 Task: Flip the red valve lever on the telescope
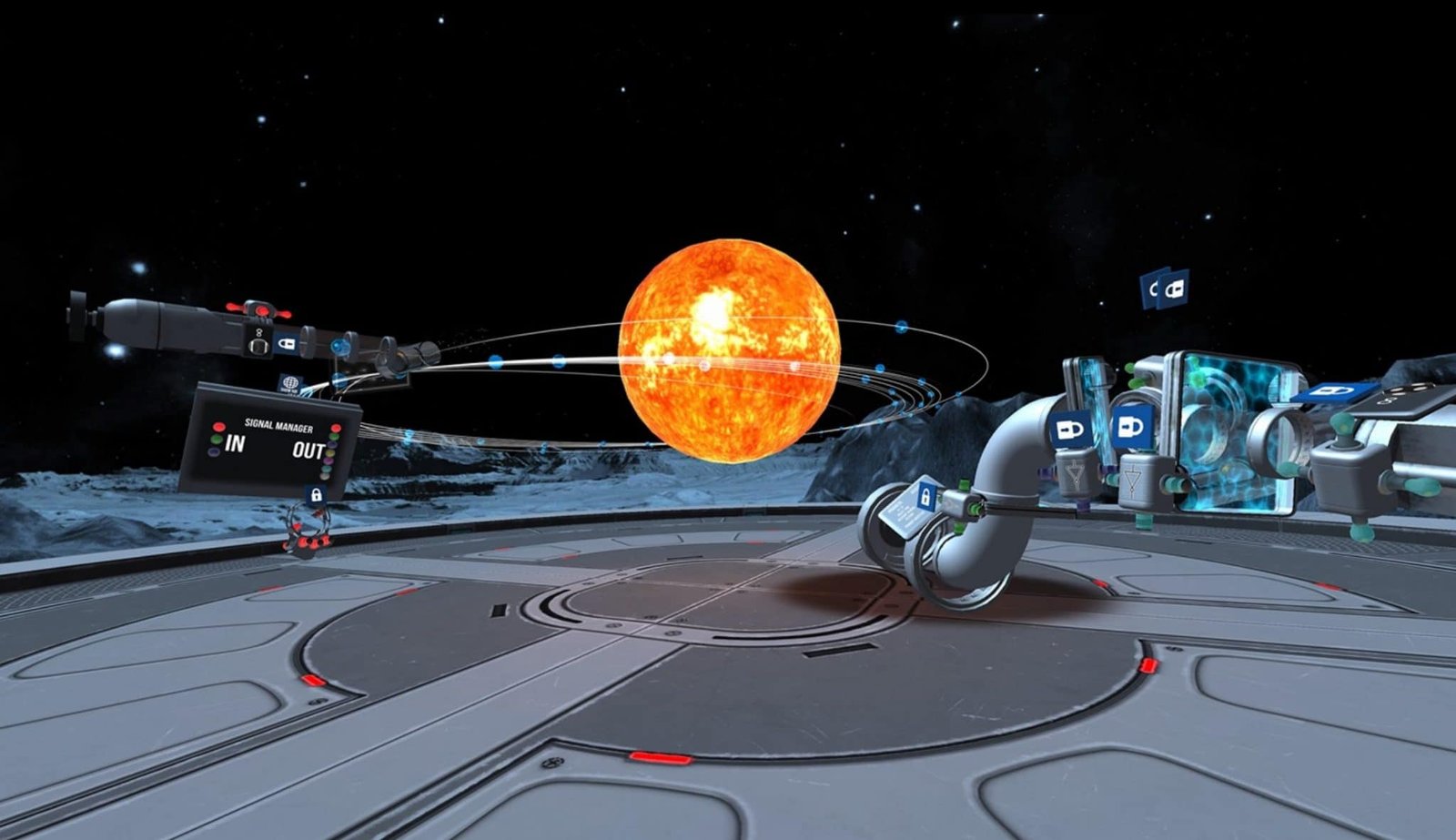pyautogui.click(x=261, y=310)
